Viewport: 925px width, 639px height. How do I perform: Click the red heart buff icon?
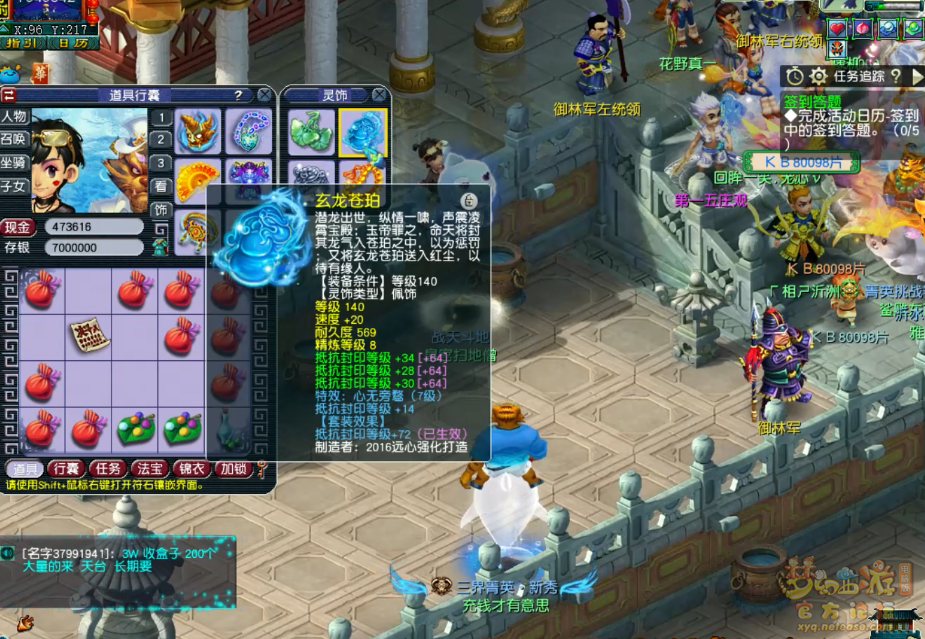click(836, 28)
